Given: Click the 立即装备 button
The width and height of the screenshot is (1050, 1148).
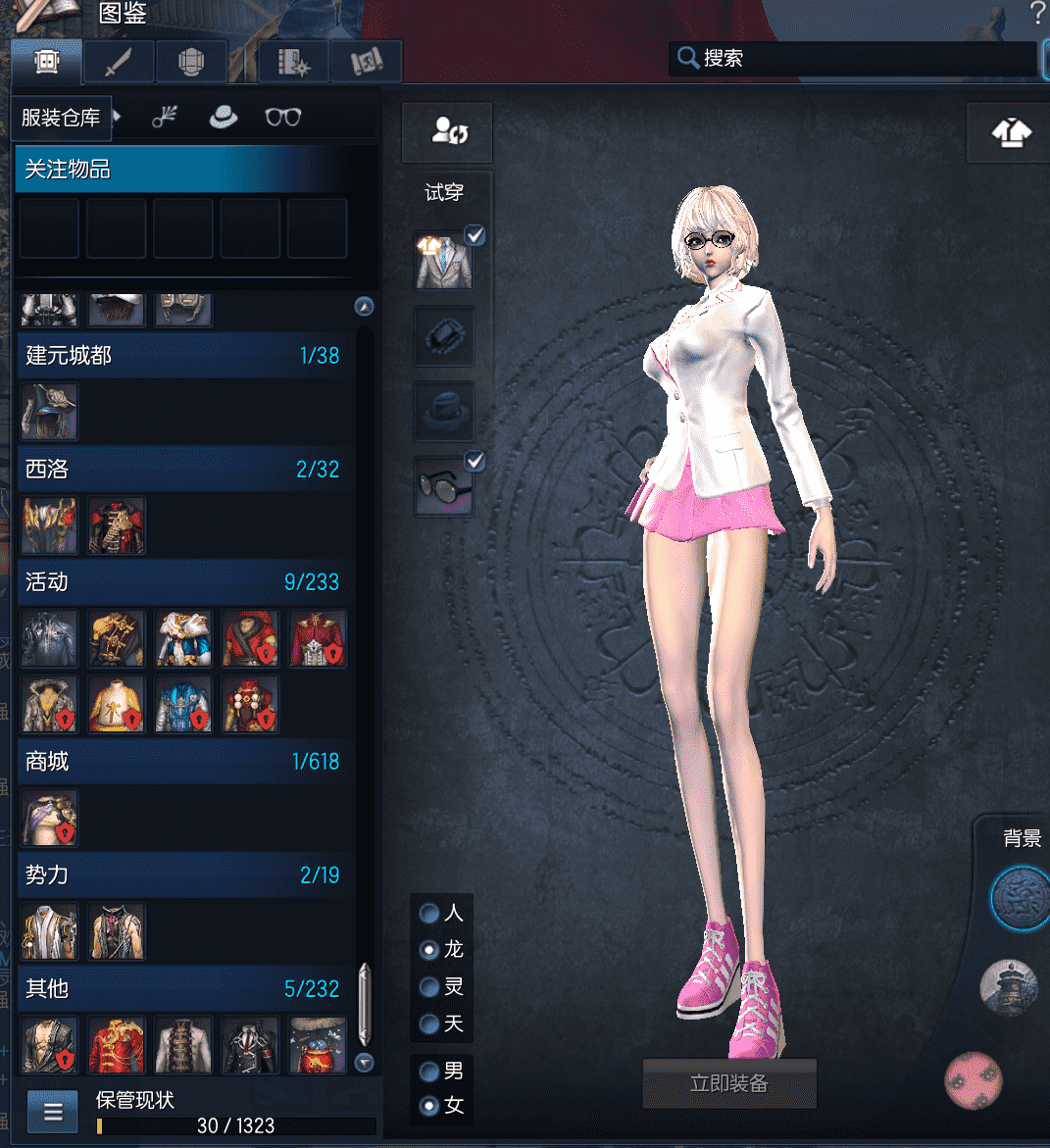Looking at the screenshot, I should point(728,1083).
